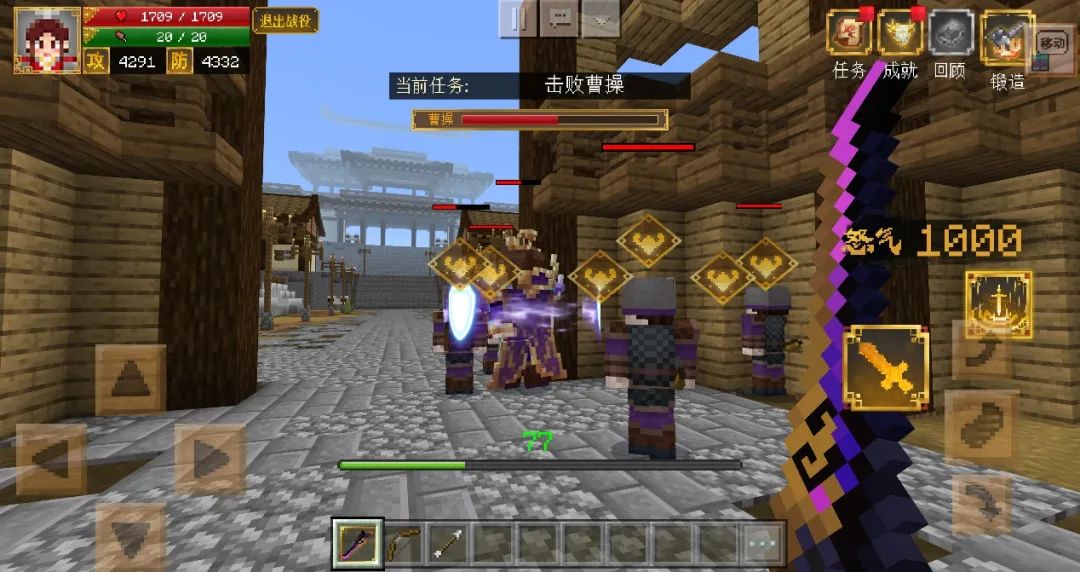Tap the move right arrow
The image size is (1080, 572).
209,459
